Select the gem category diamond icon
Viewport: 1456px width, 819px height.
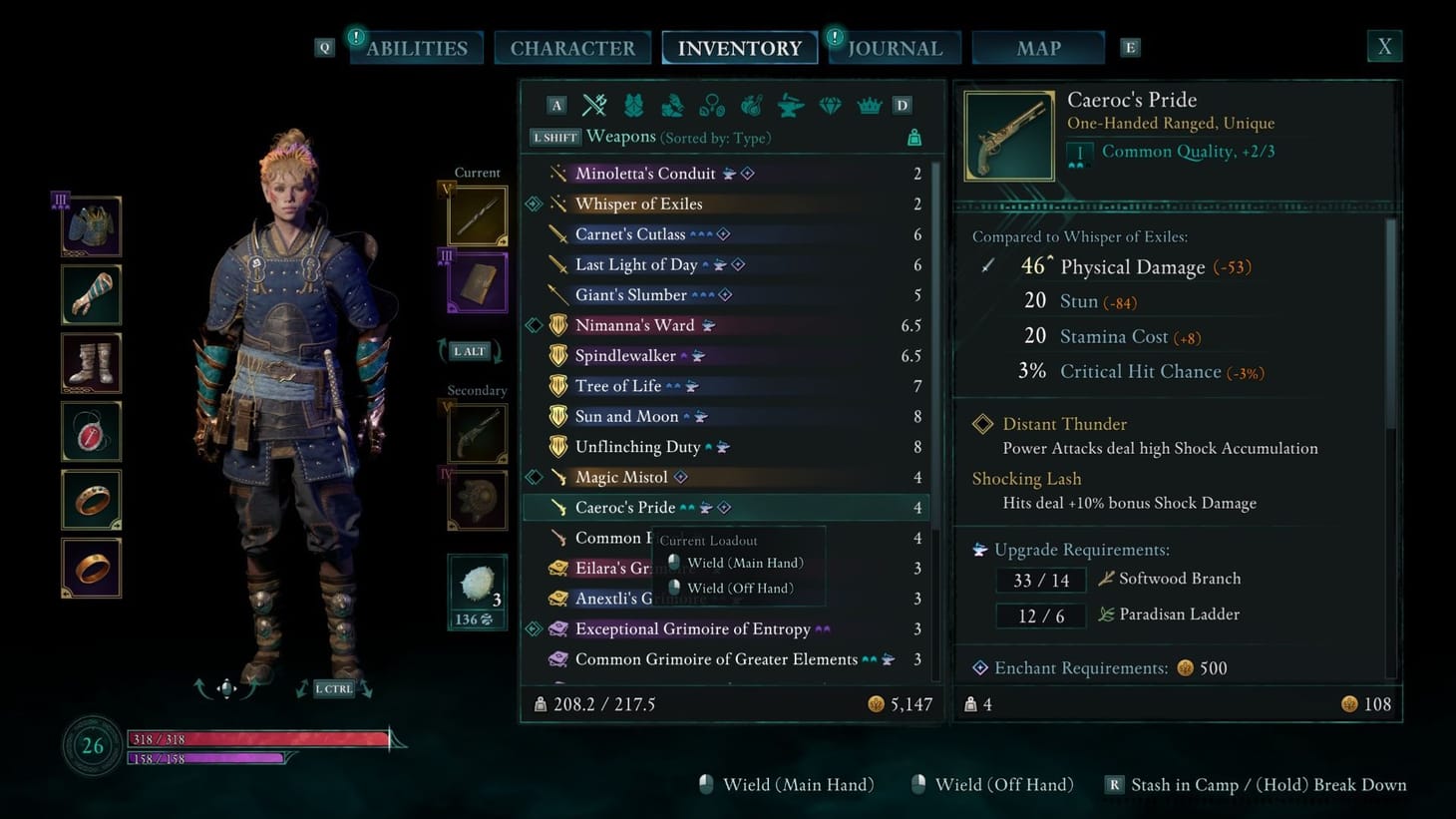click(830, 105)
